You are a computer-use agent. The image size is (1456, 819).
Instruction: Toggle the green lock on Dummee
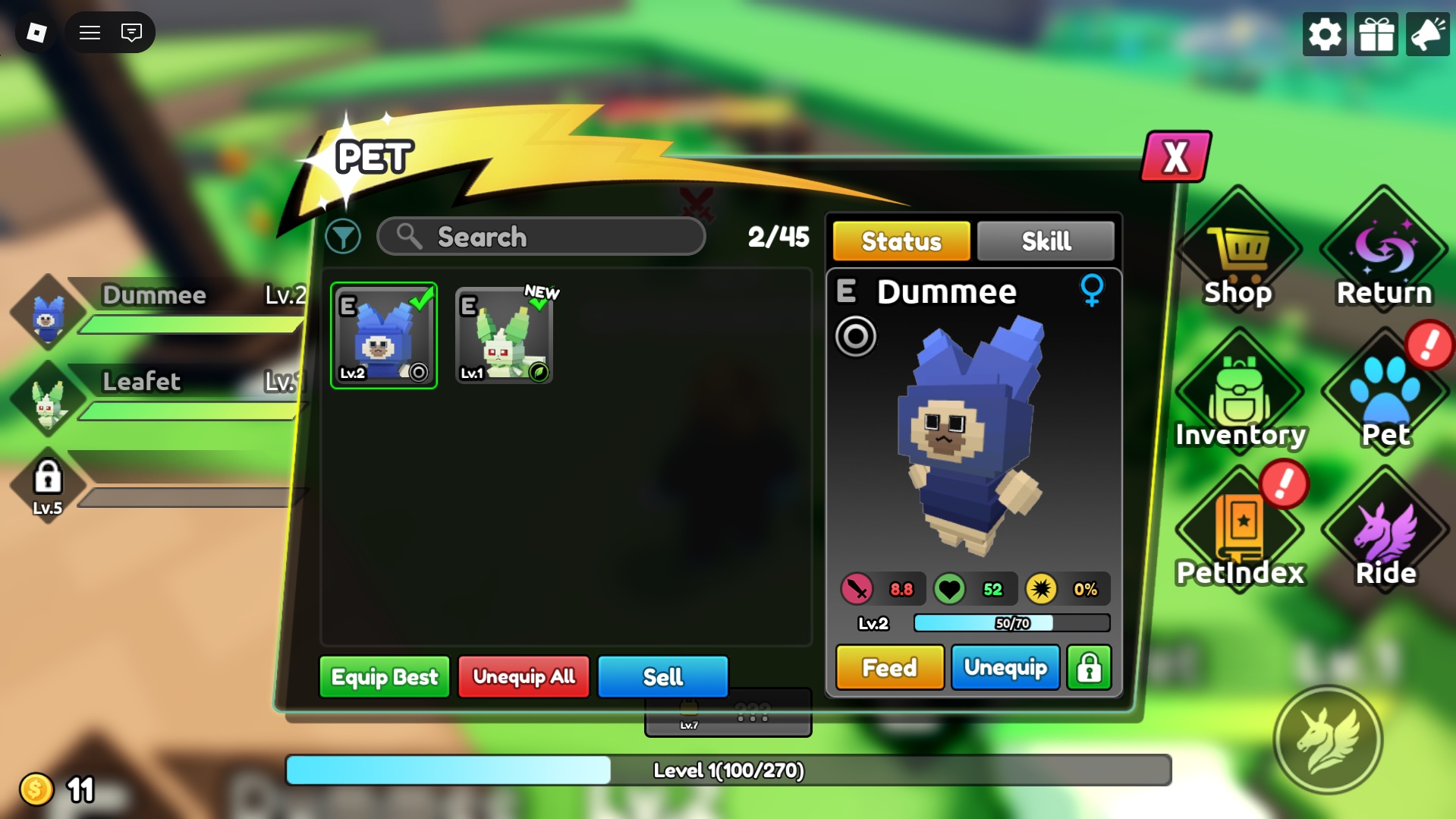tap(1089, 668)
